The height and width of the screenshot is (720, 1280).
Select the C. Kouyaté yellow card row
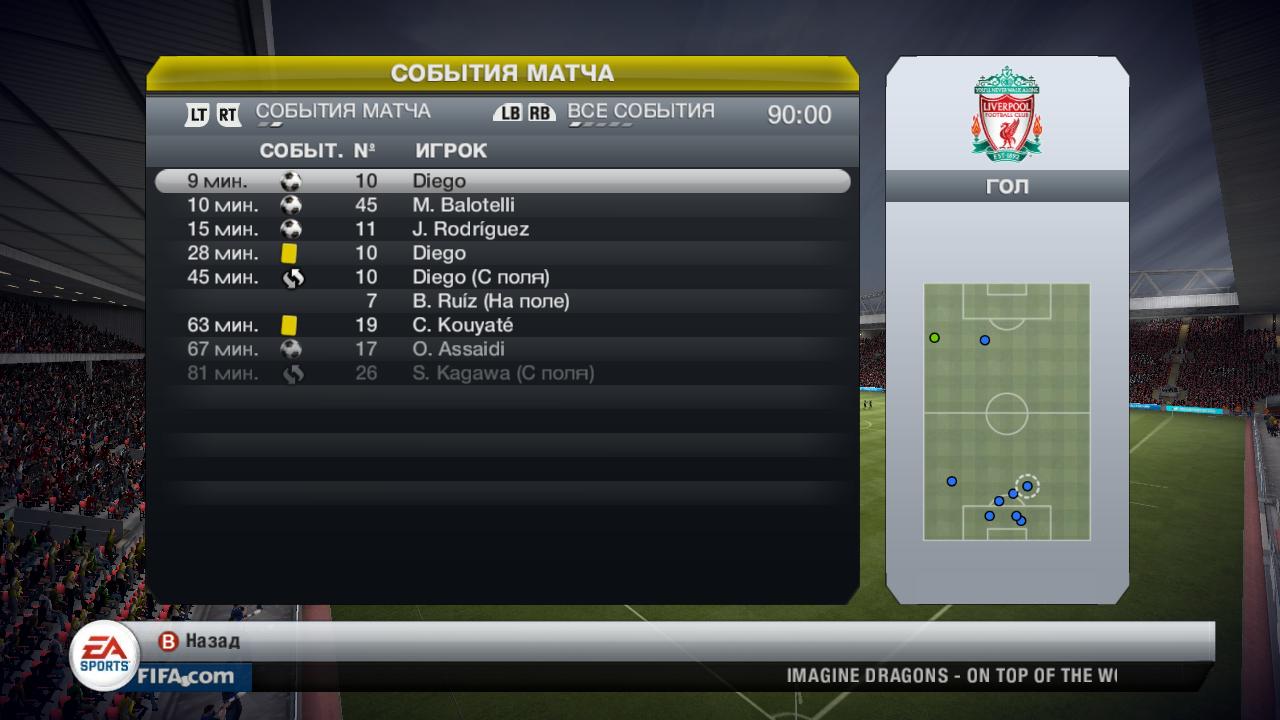coord(502,325)
